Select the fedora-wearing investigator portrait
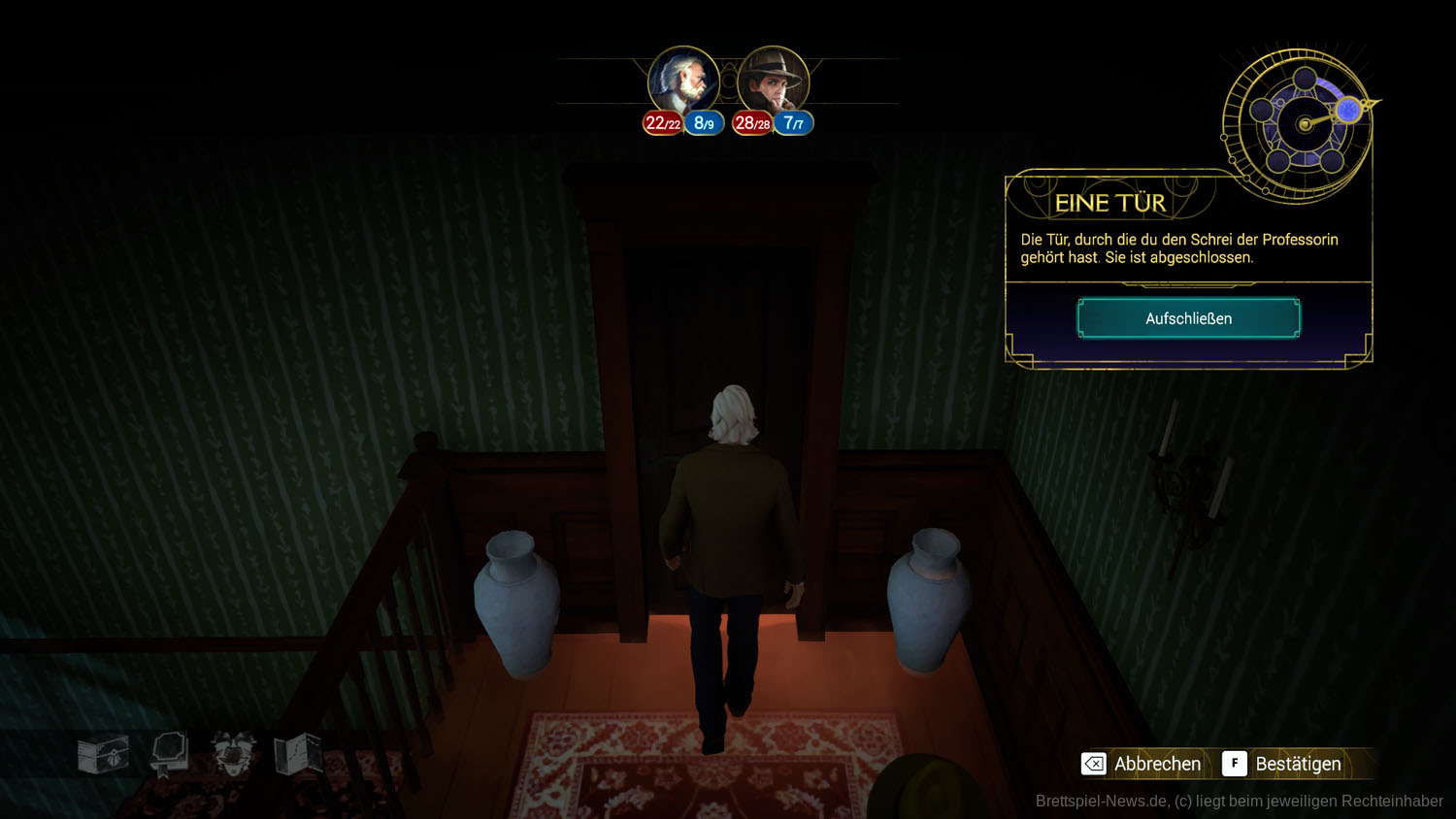The image size is (1456, 819). click(x=773, y=81)
